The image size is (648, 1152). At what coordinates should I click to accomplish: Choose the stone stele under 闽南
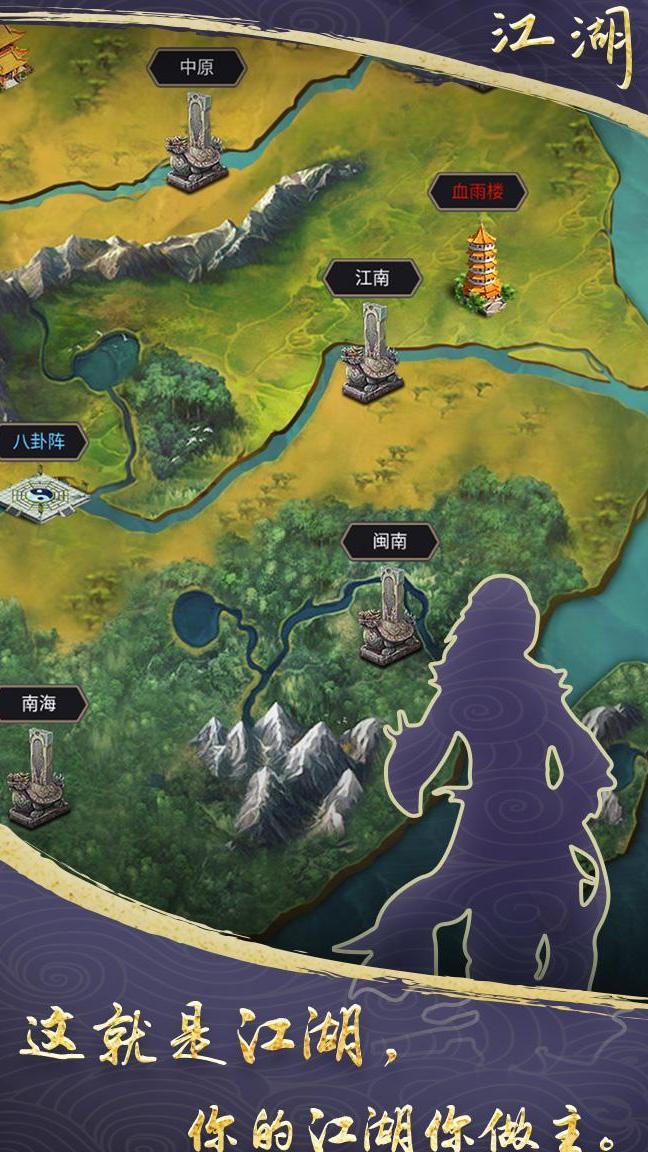390,617
